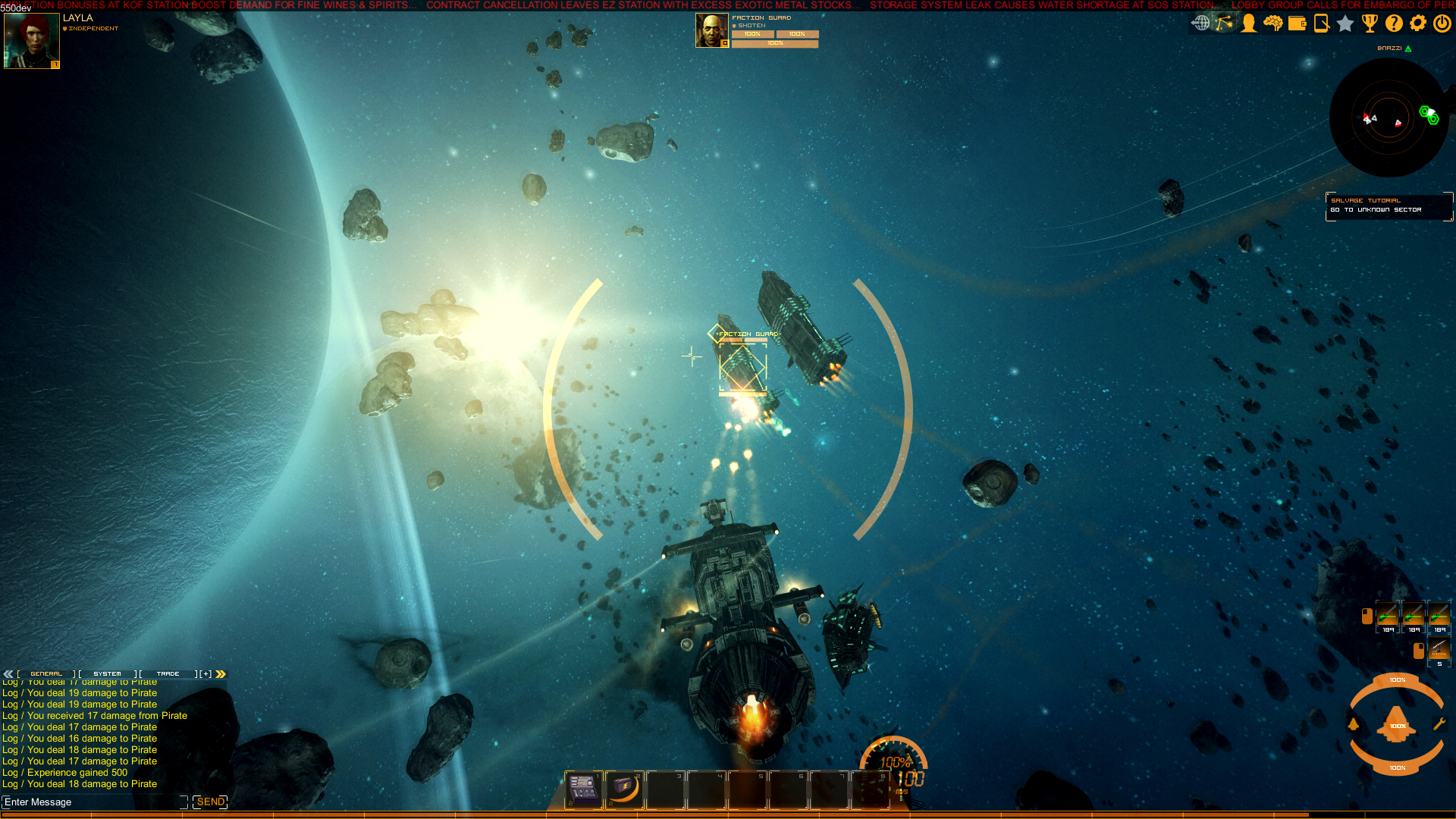Open the skills brain icon
The width and height of the screenshot is (1456, 819).
point(1272,24)
